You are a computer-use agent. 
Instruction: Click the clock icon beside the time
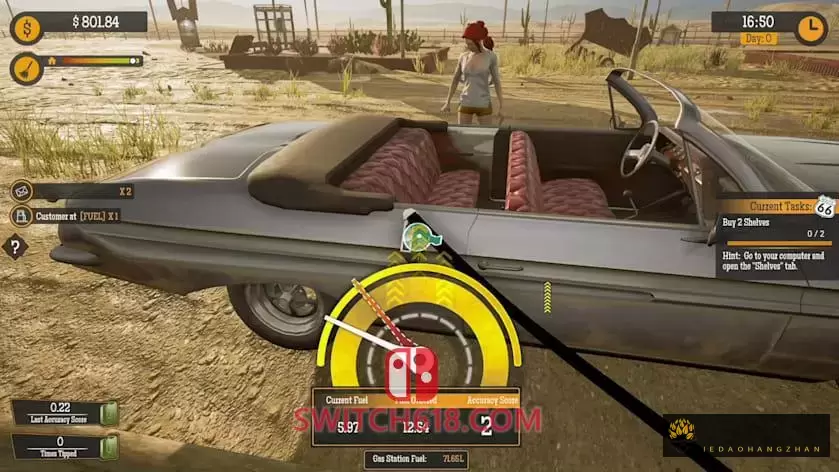[x=809, y=26]
